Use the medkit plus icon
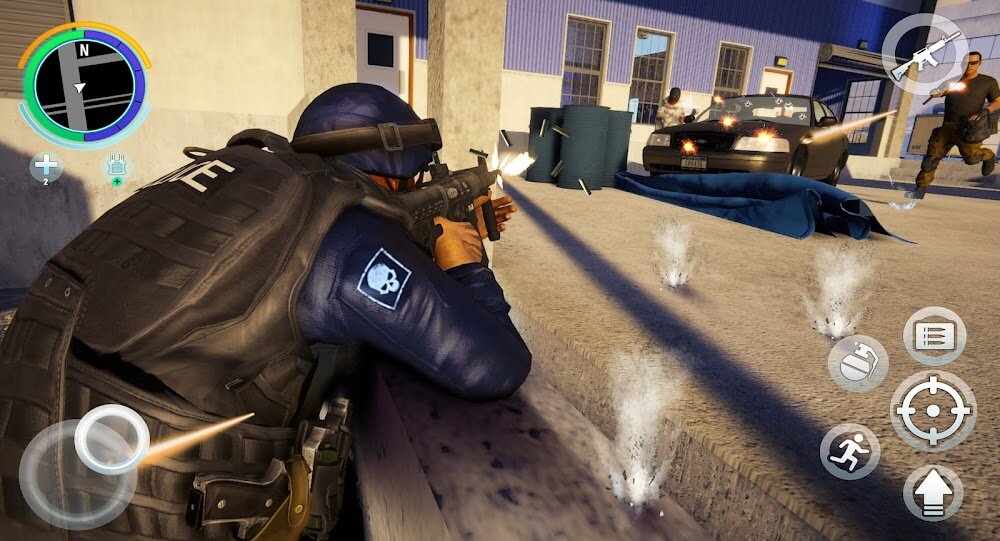 (46, 167)
